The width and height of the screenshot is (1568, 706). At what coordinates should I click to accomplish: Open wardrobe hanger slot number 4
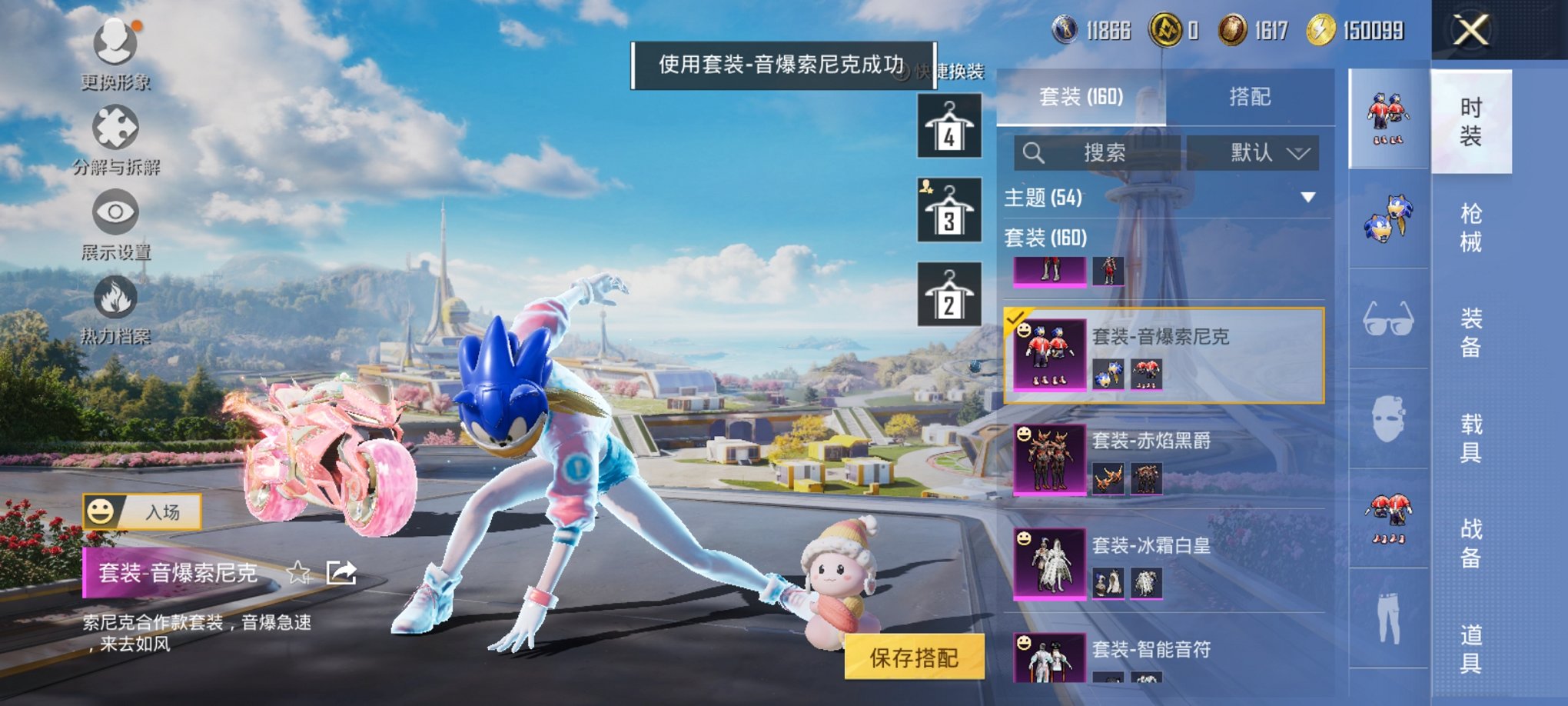pyautogui.click(x=948, y=125)
